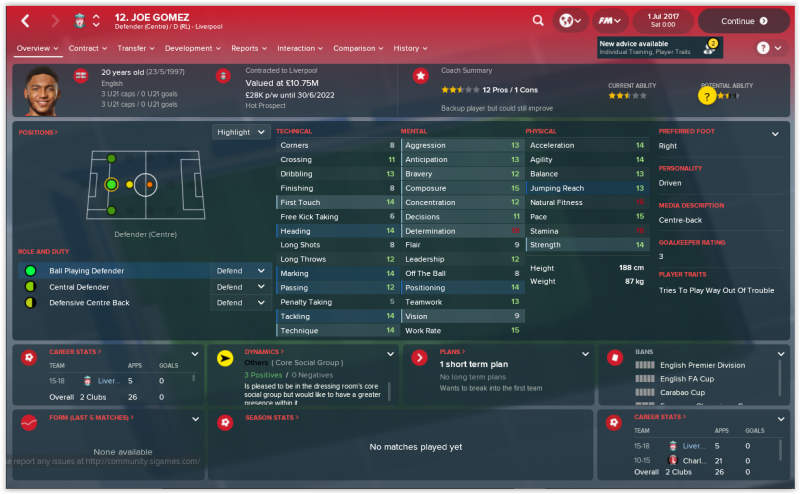Open the FM main menu dropdown
Image resolution: width=800 pixels, height=494 pixels.
[609, 20]
